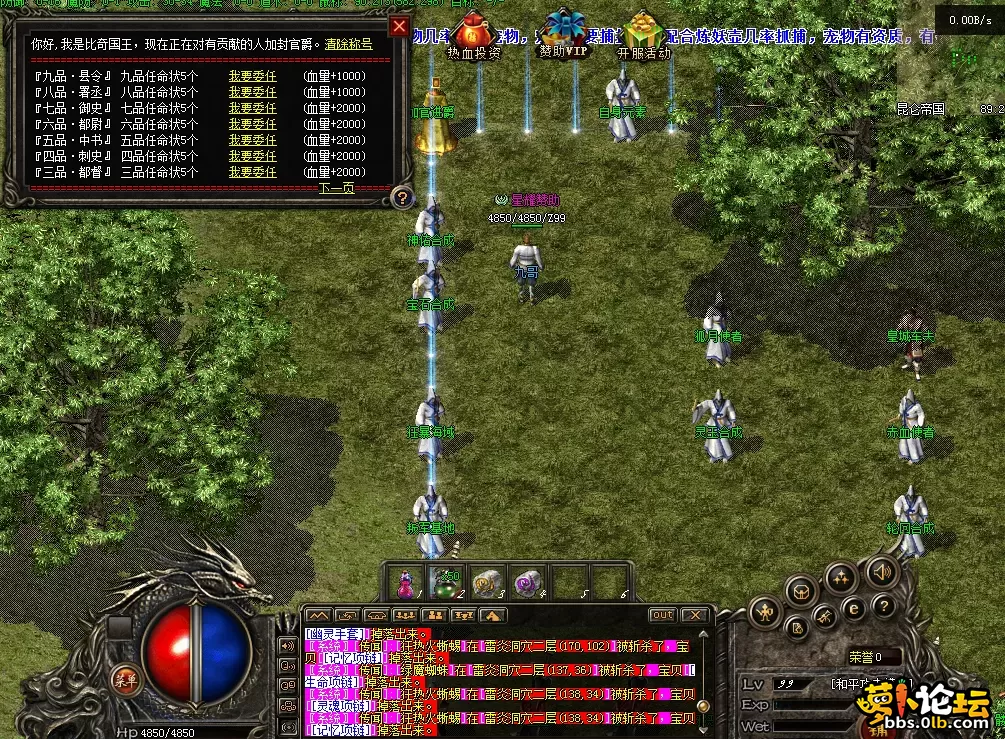The width and height of the screenshot is (1005, 739).
Task: Click the round "e" button
Action: pyautogui.click(x=853, y=607)
